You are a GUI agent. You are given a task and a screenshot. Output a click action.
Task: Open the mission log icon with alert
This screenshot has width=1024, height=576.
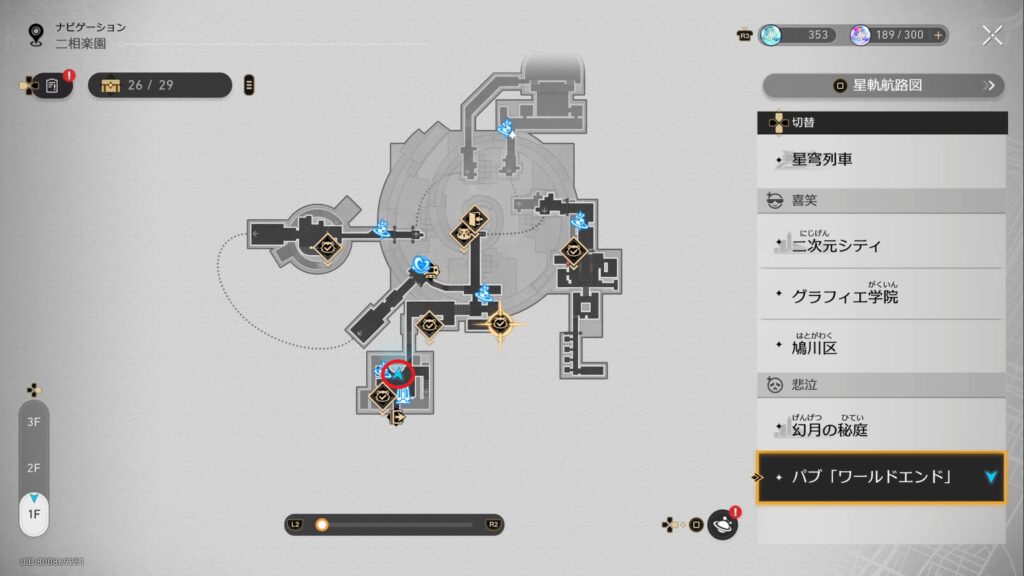tap(53, 86)
